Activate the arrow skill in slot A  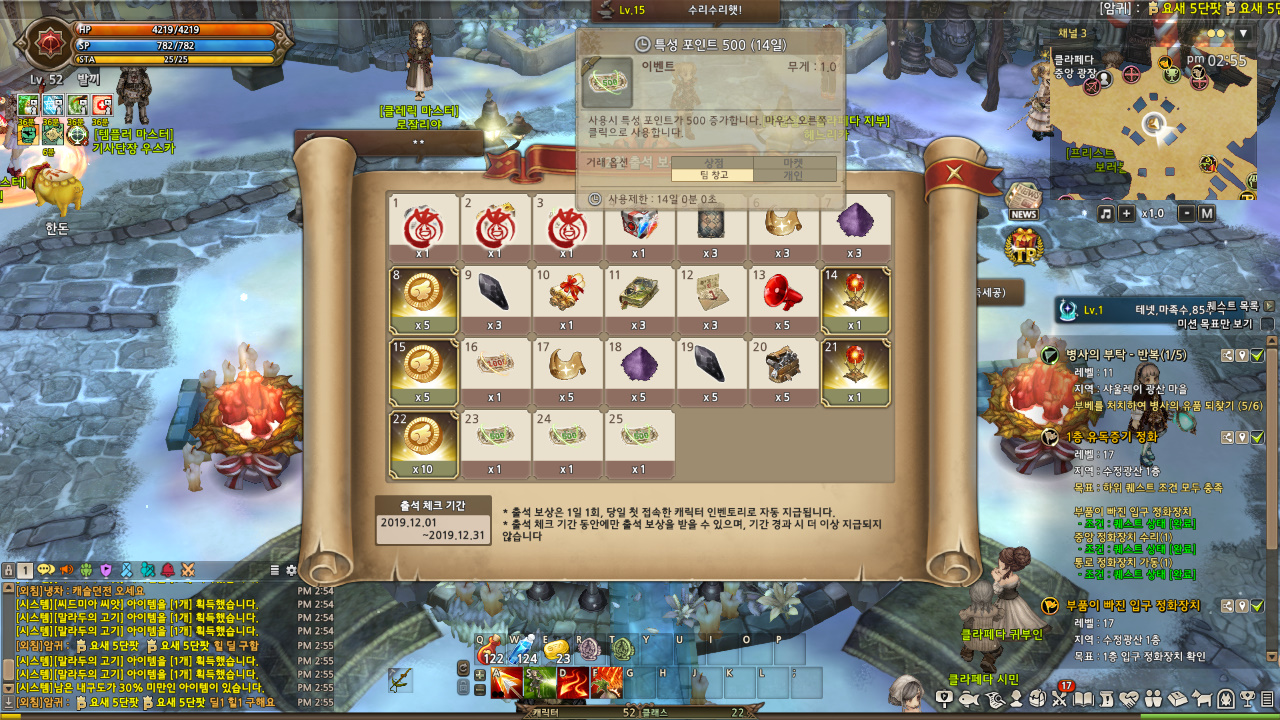click(506, 683)
